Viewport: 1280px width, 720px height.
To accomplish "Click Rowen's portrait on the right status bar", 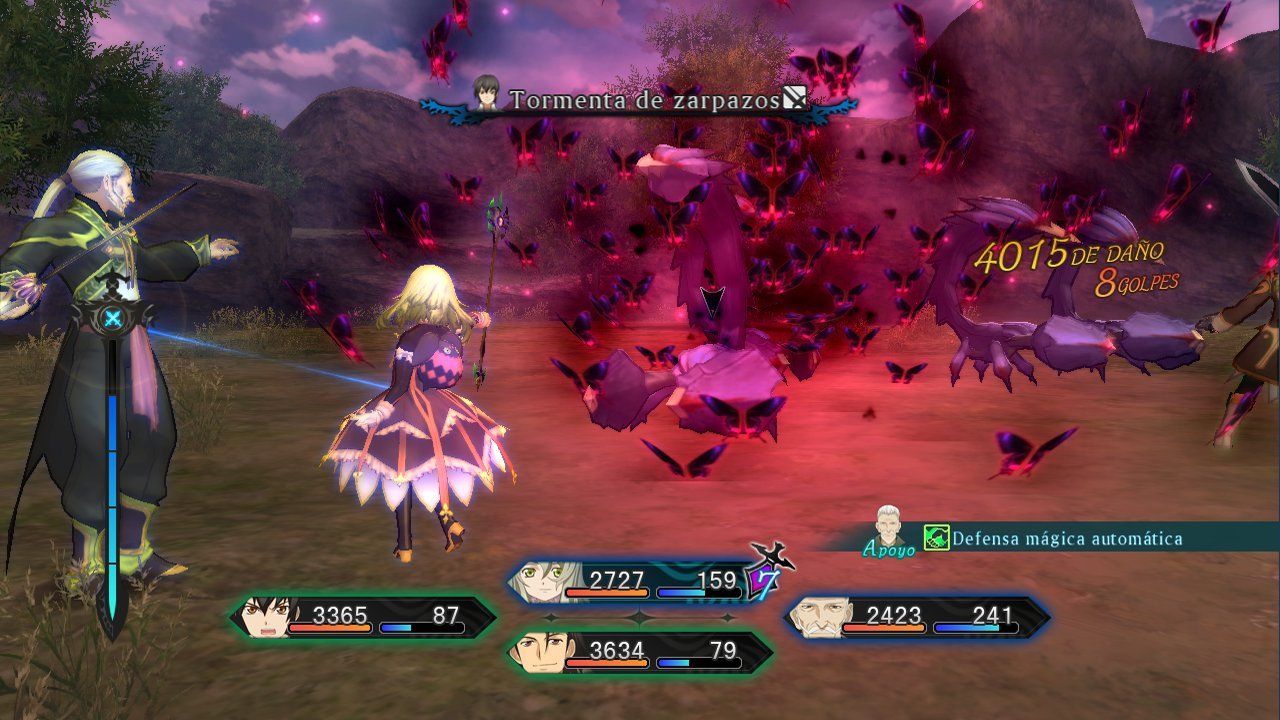I will tap(822, 616).
